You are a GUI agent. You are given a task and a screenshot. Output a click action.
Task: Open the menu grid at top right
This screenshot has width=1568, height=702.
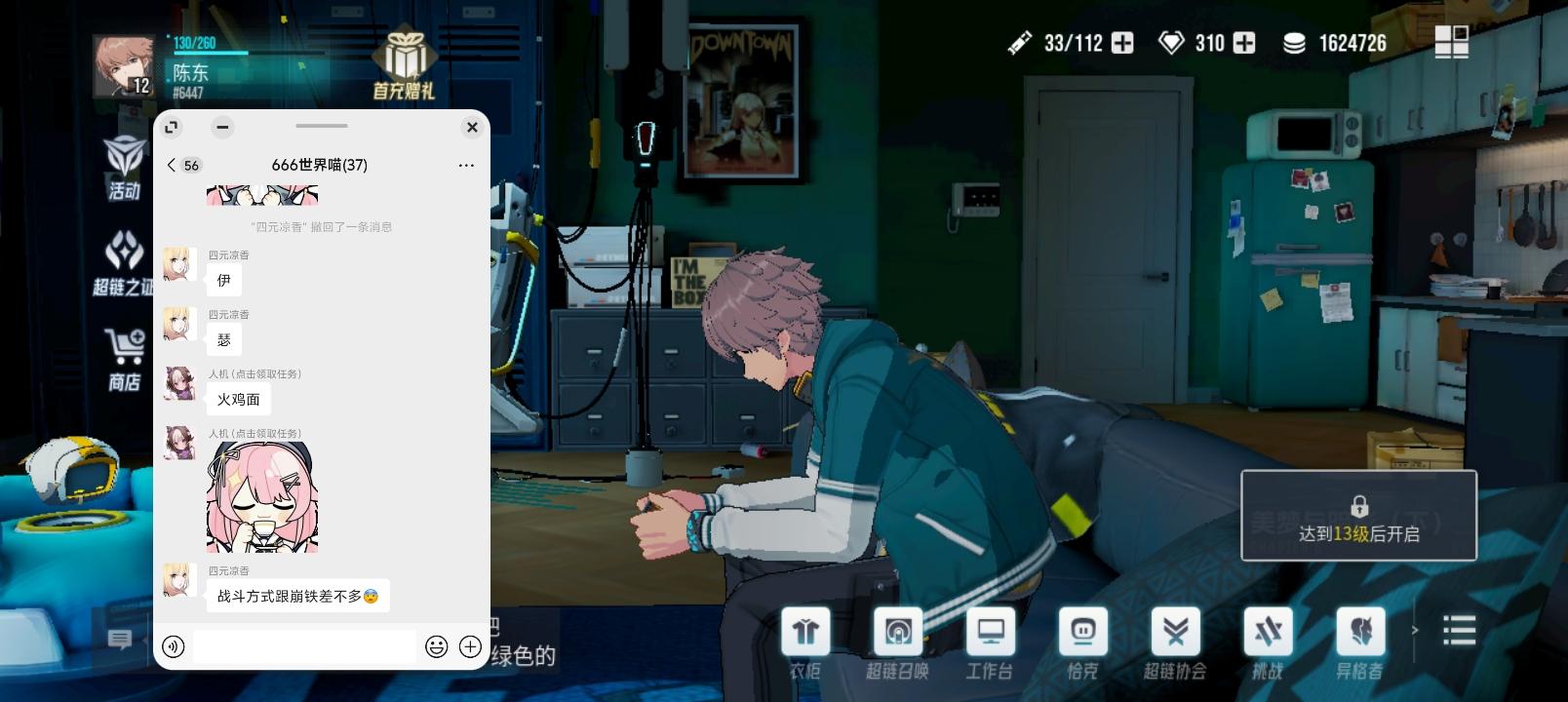pos(1452,42)
